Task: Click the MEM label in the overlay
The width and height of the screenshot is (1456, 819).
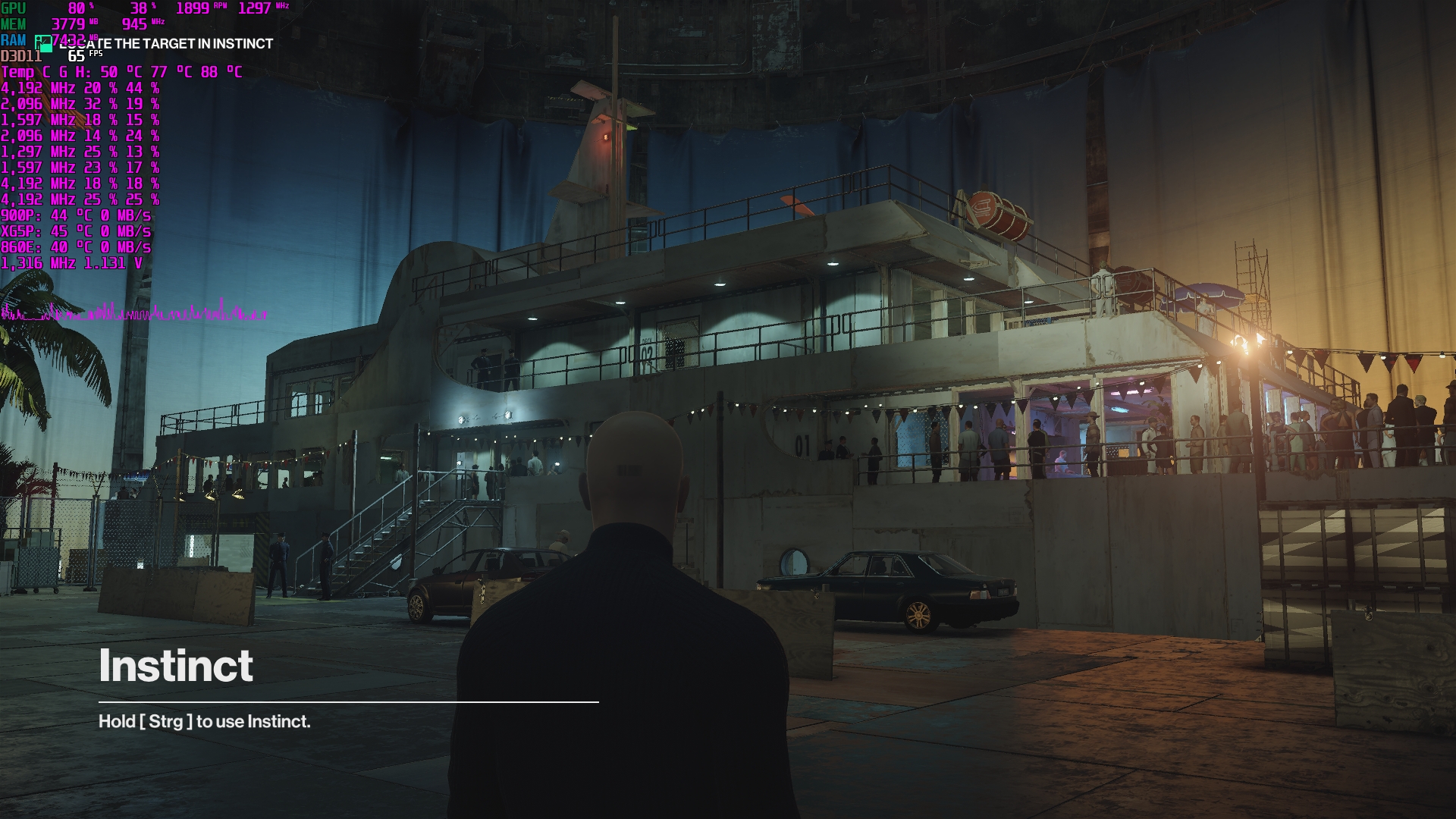Action: 15,25
